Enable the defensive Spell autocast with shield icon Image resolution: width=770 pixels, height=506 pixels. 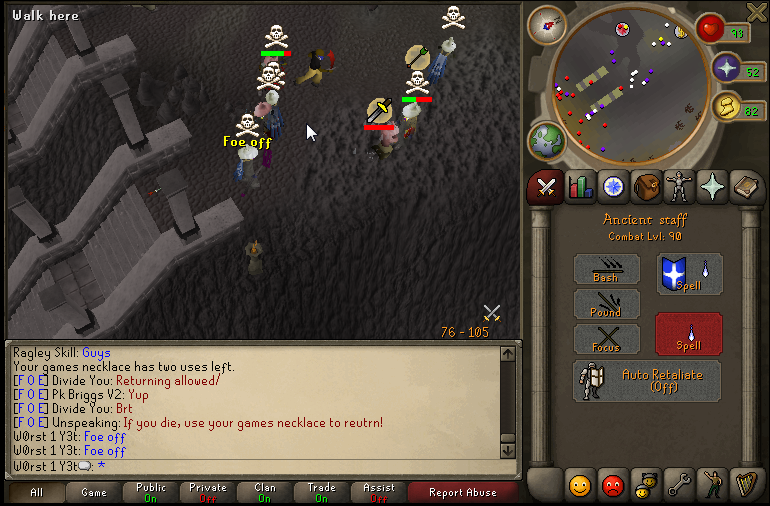(688, 274)
